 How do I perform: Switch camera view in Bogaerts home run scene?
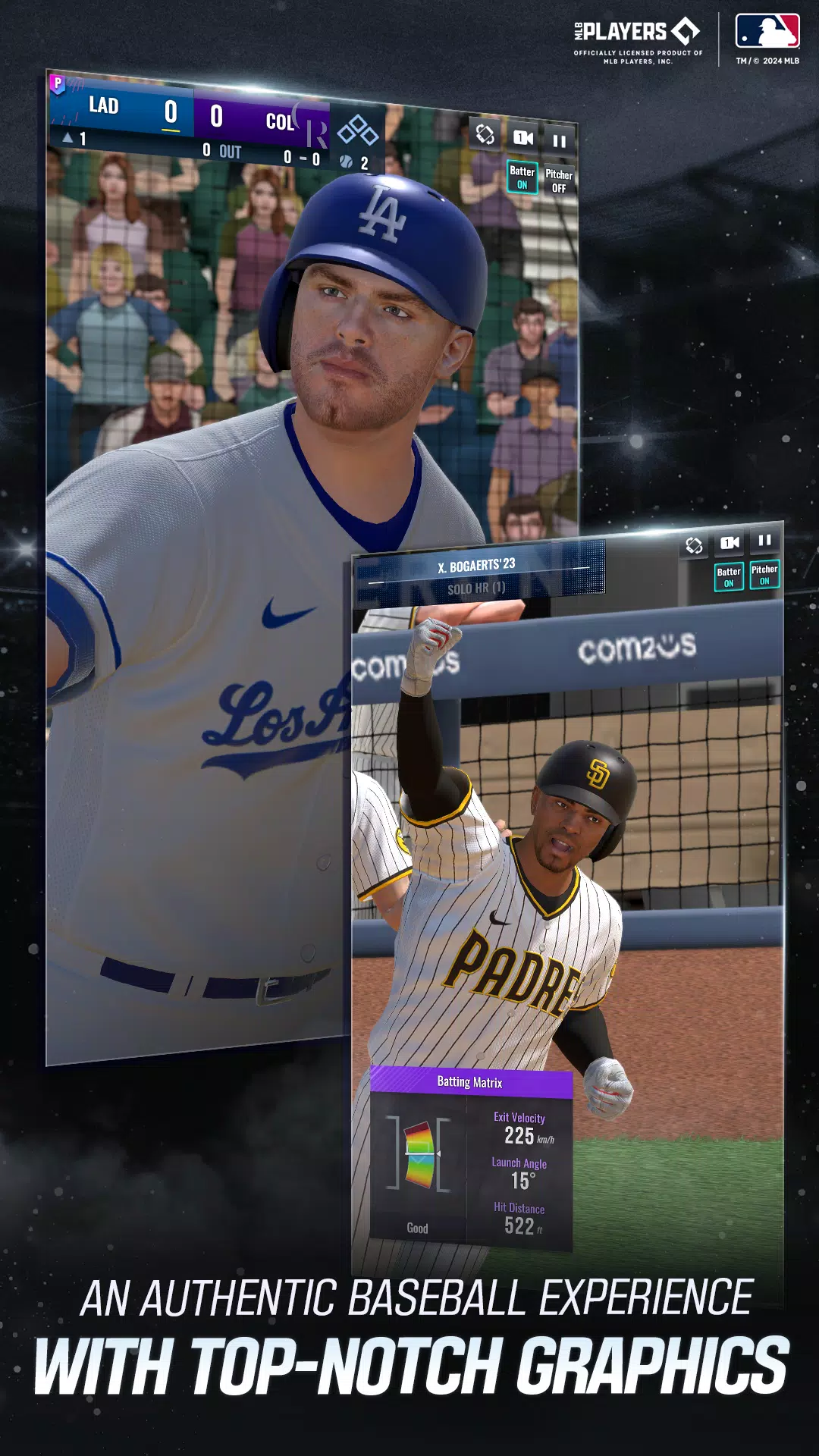(730, 542)
